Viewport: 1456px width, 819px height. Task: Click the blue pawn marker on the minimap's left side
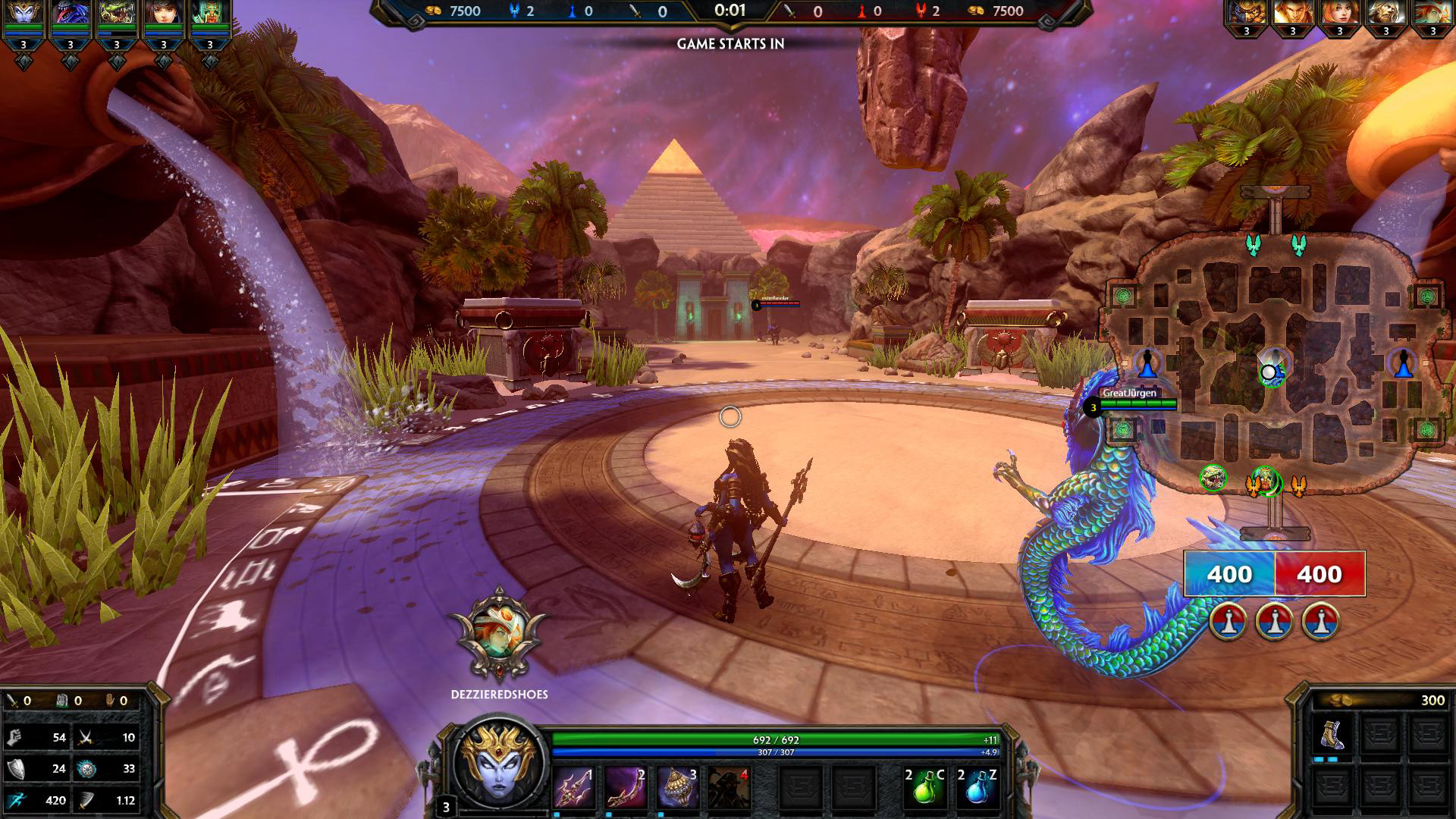coord(1148,363)
